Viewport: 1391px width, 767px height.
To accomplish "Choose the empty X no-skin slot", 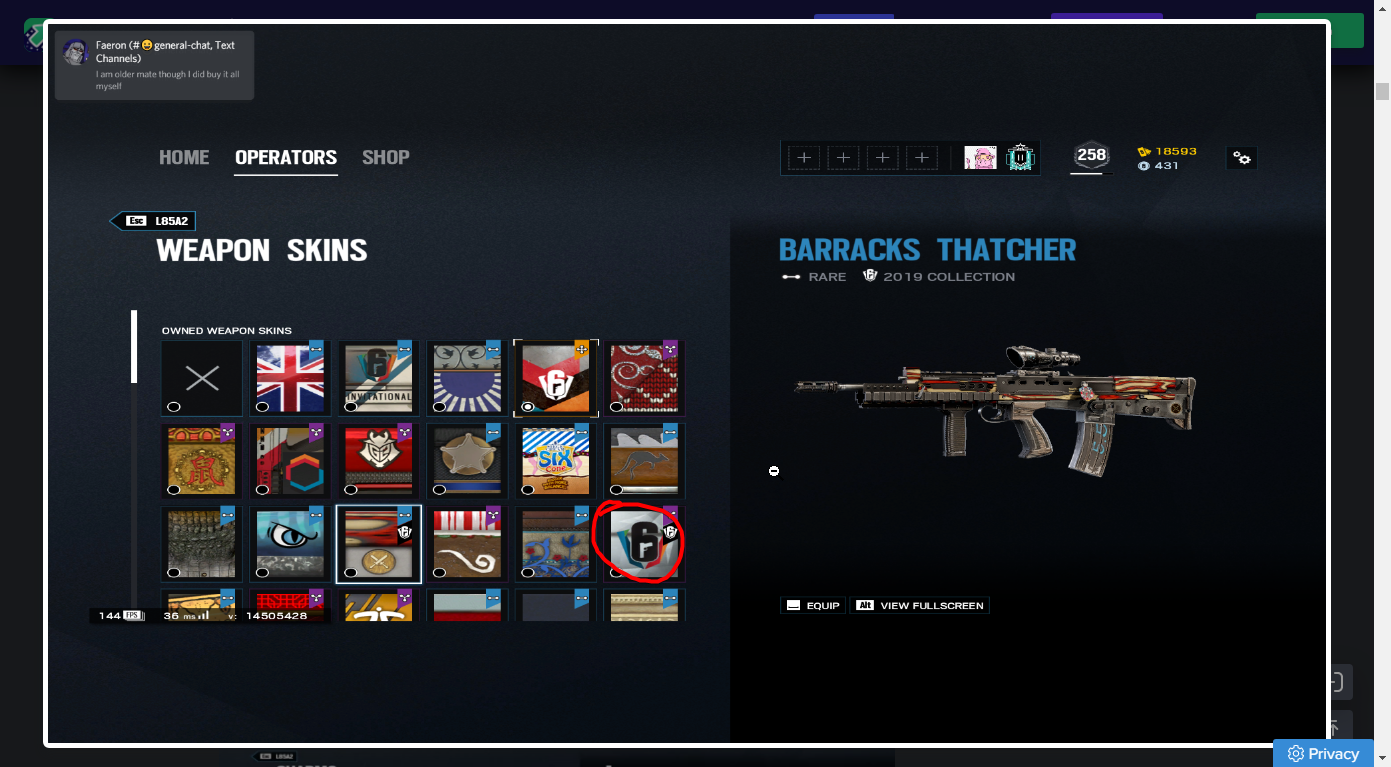I will click(202, 378).
